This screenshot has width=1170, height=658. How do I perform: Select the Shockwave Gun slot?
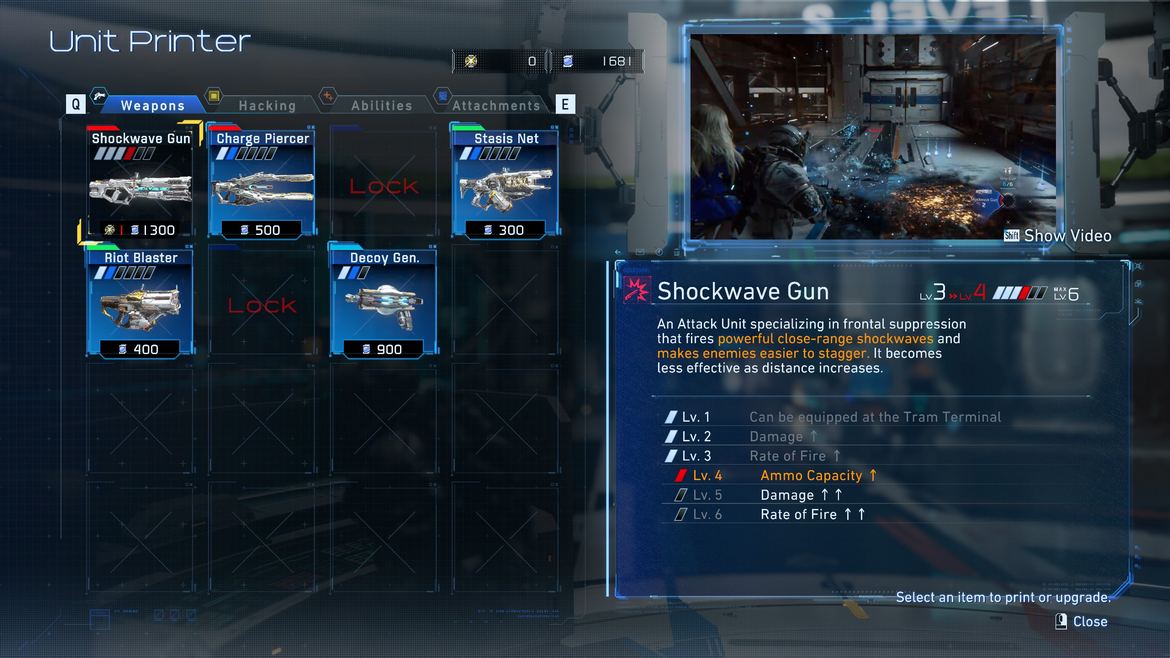click(x=141, y=182)
